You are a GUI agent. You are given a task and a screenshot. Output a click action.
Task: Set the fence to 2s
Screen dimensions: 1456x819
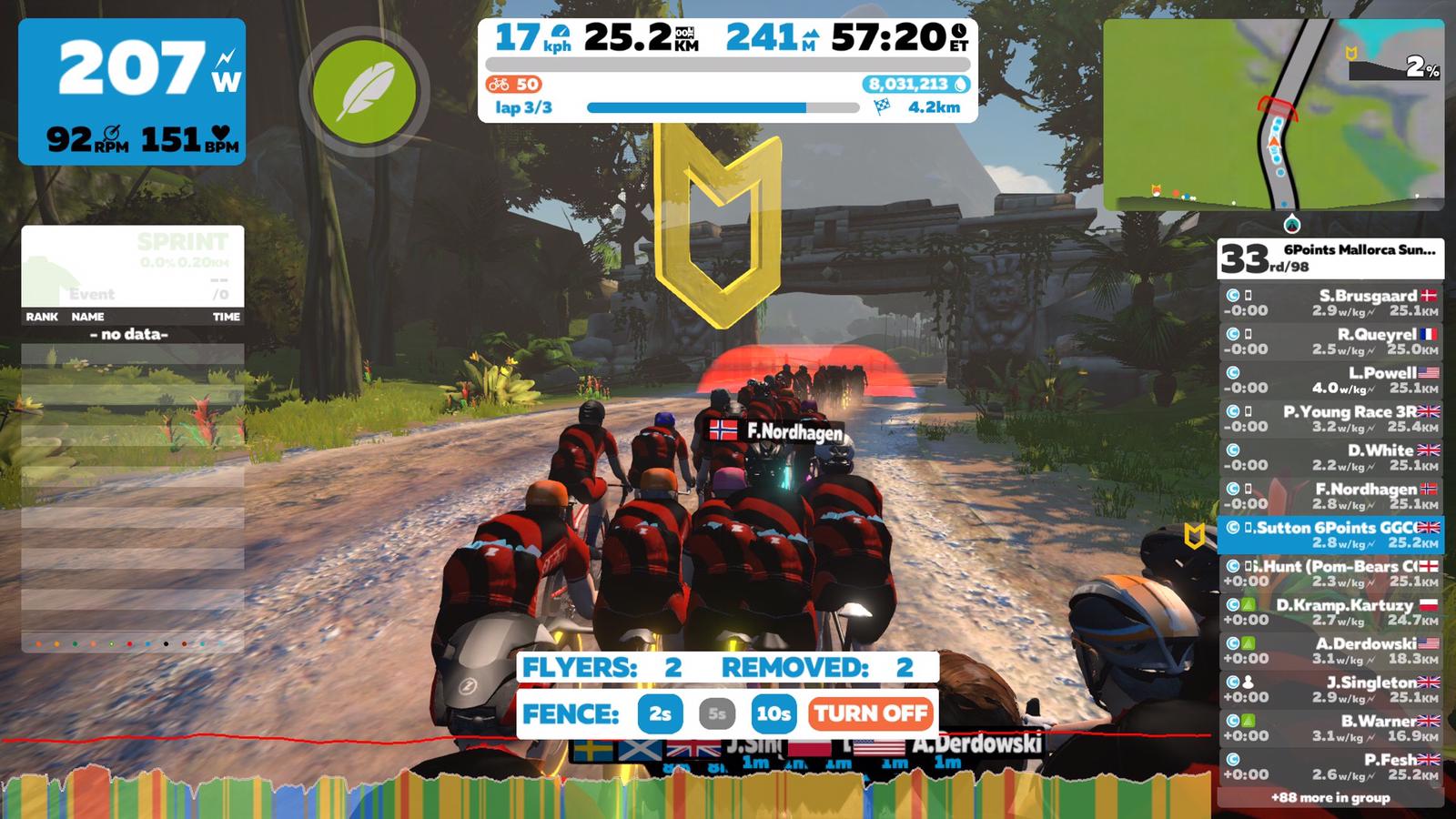coord(661,714)
